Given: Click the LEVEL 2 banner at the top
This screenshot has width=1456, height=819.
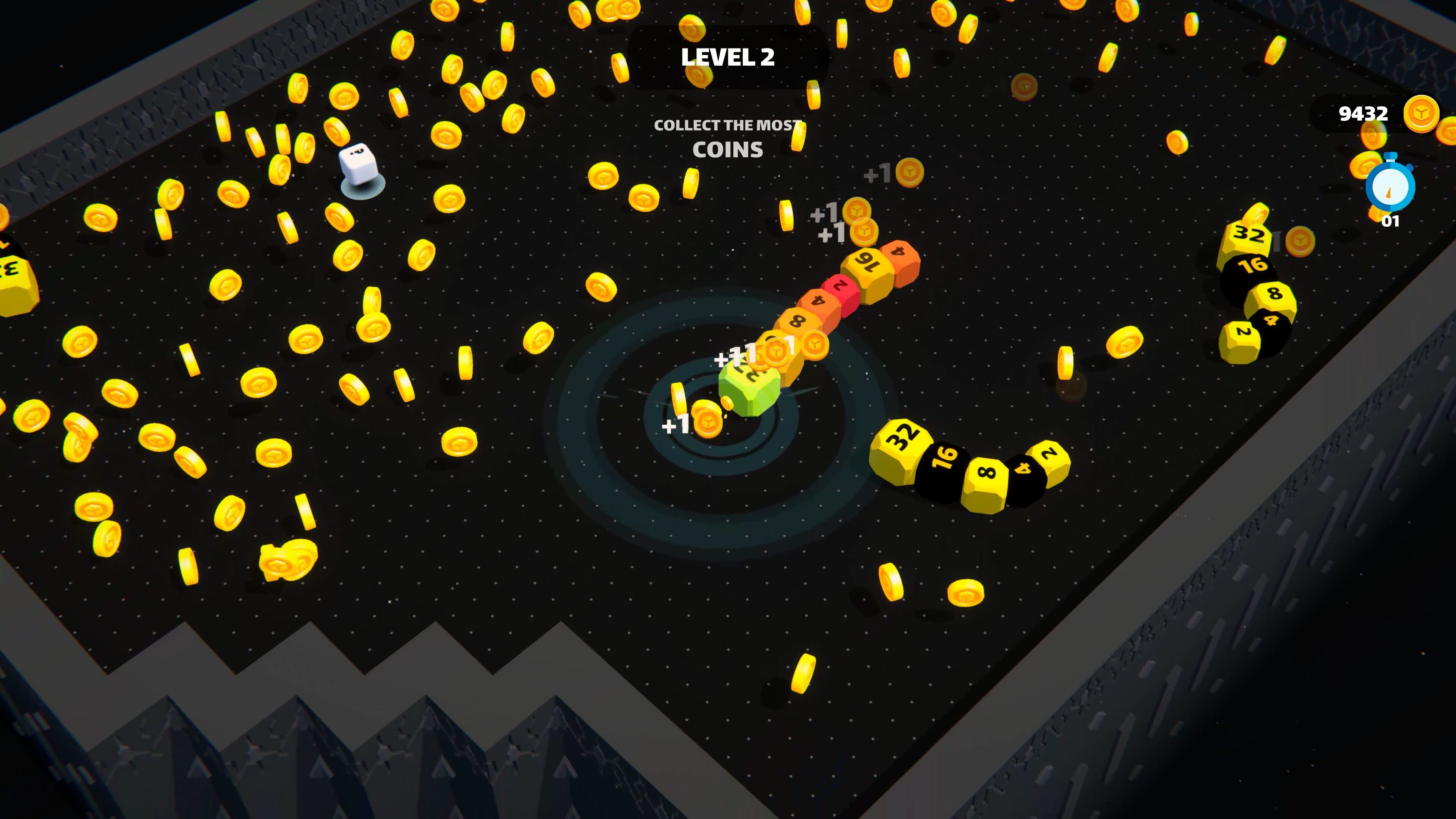Looking at the screenshot, I should tap(729, 56).
